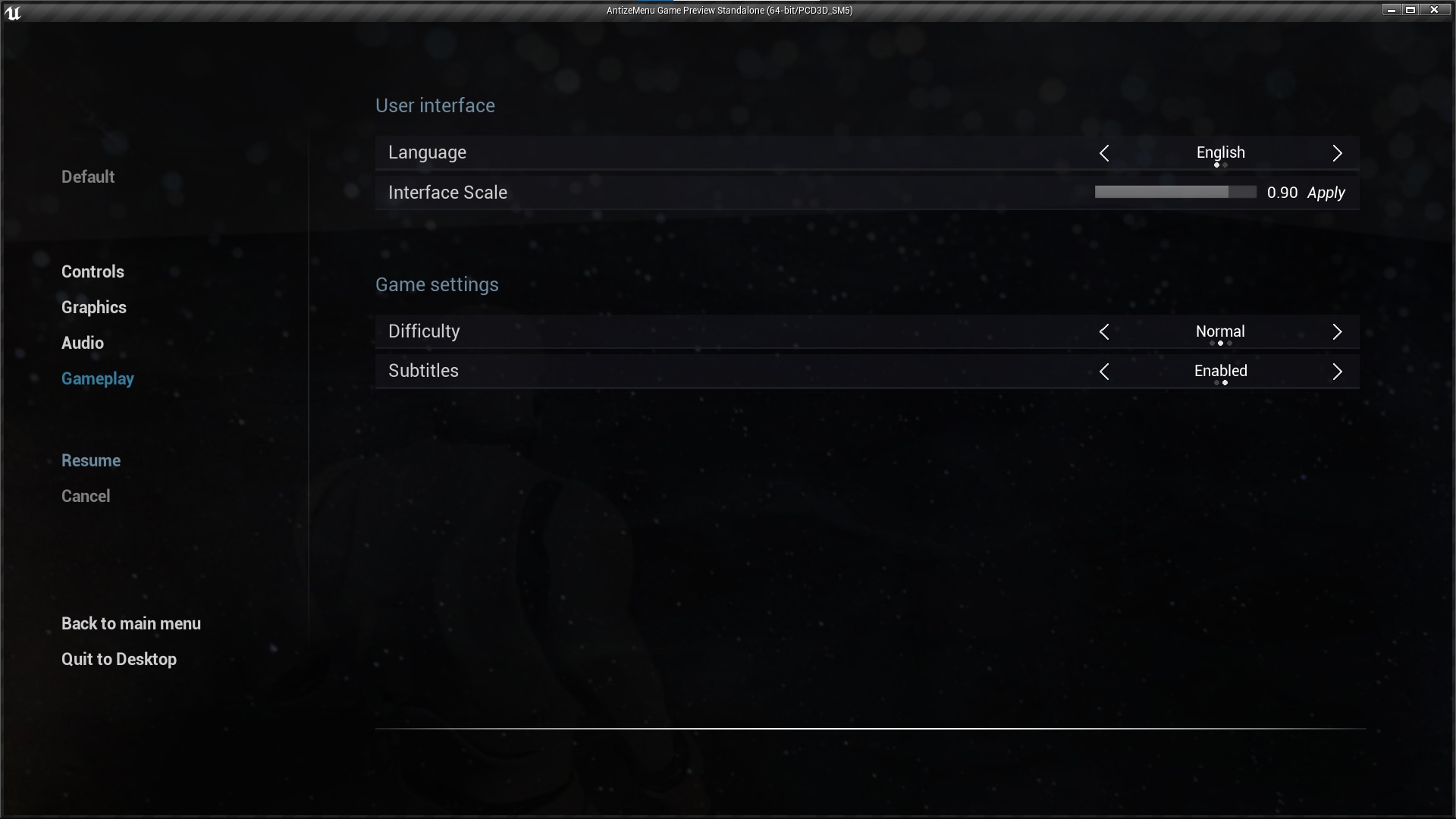Select the first page dot under Difficulty
1456x819 pixels.
point(1211,344)
